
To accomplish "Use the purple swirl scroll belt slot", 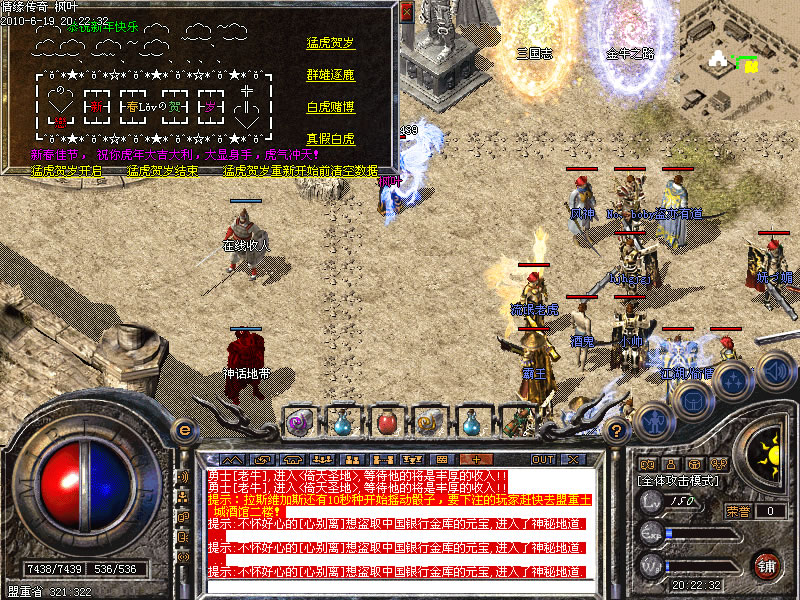I will [x=299, y=421].
